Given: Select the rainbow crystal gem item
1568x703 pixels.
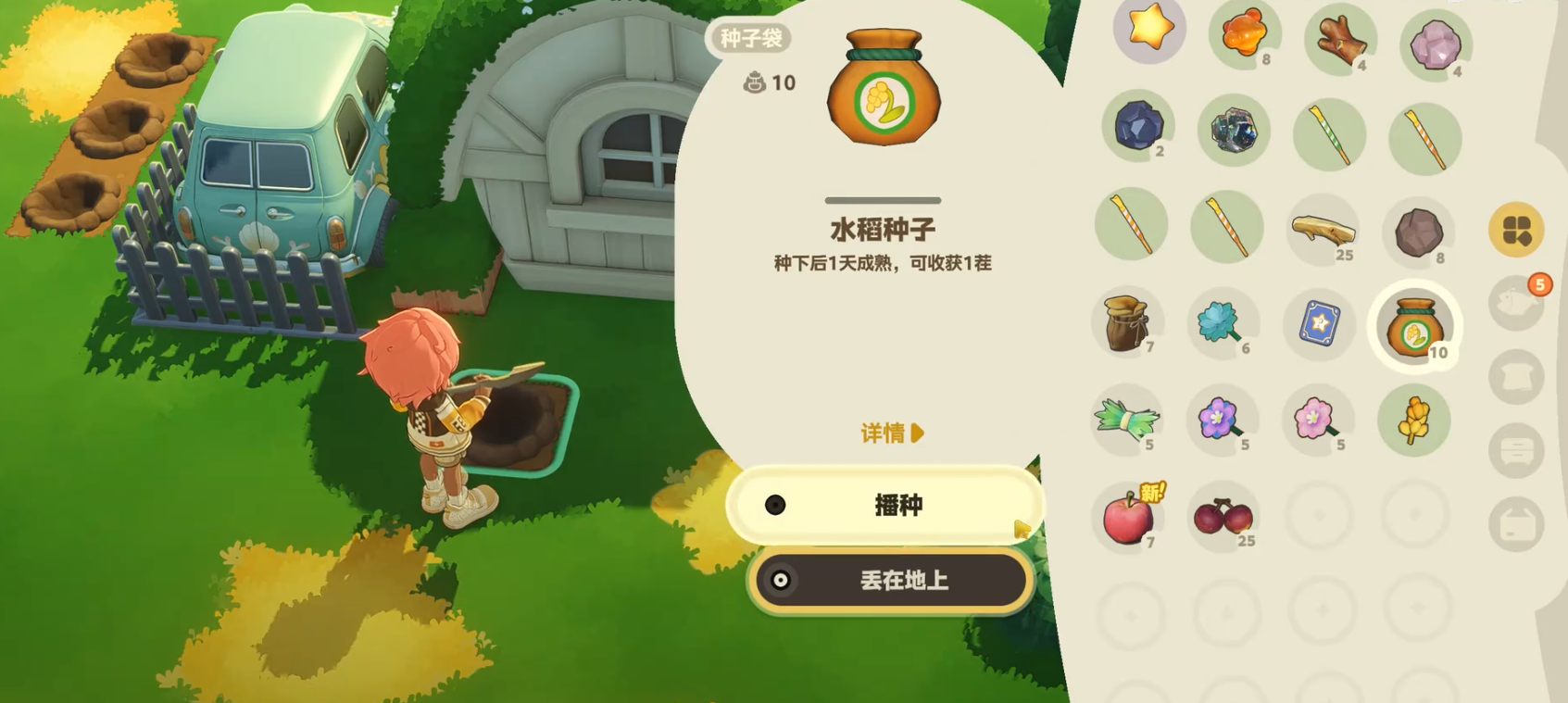Looking at the screenshot, I should pyautogui.click(x=1232, y=132).
